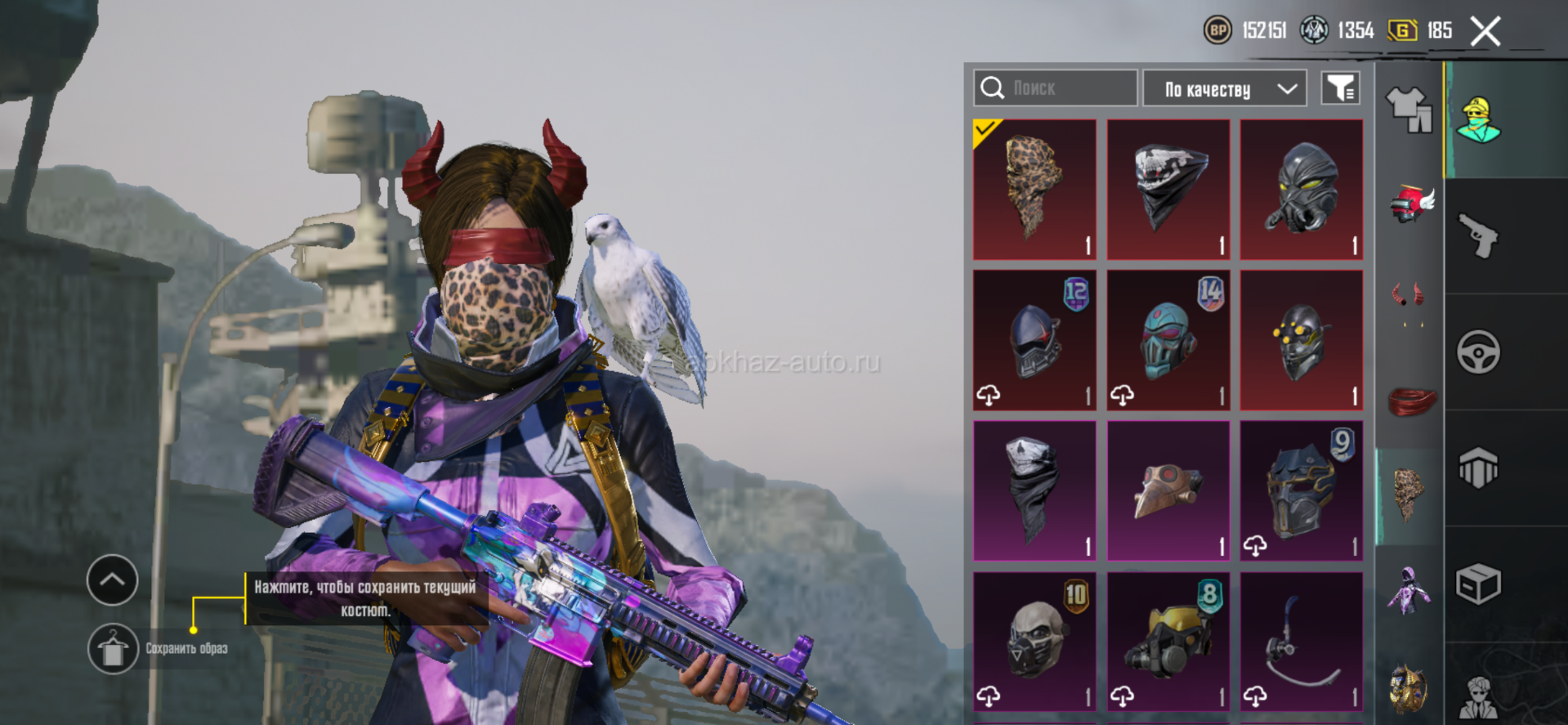Select the armored helmet with level 9 badge
This screenshot has width=1568, height=725.
coord(1301,490)
